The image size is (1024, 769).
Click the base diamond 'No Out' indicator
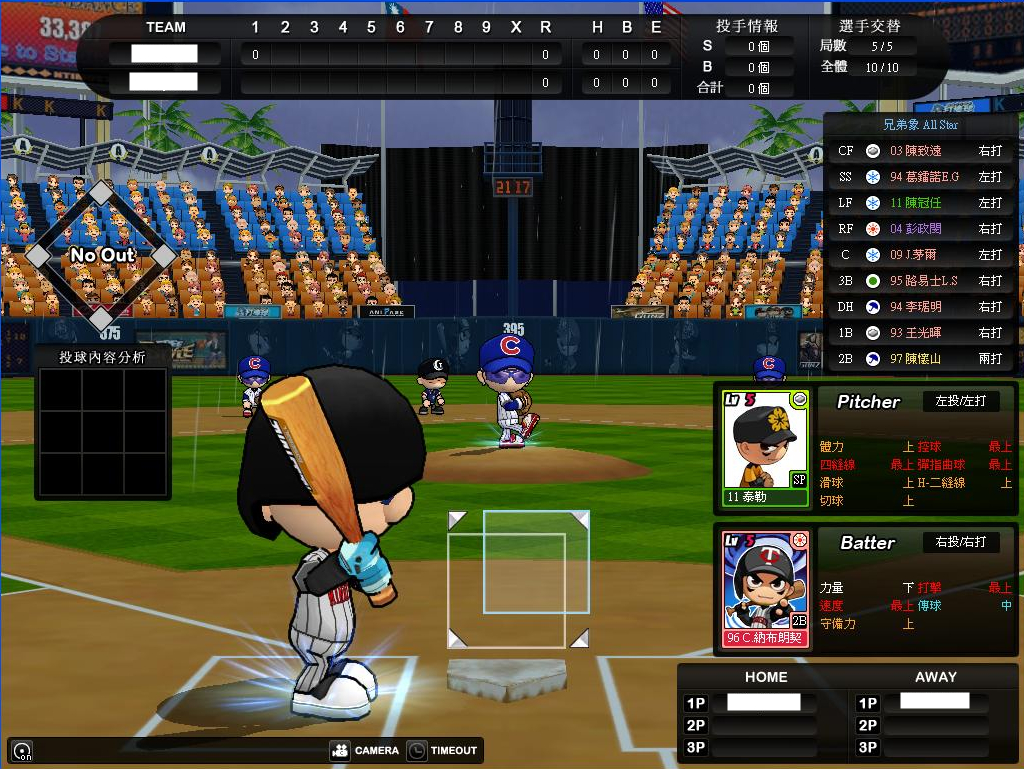(101, 256)
